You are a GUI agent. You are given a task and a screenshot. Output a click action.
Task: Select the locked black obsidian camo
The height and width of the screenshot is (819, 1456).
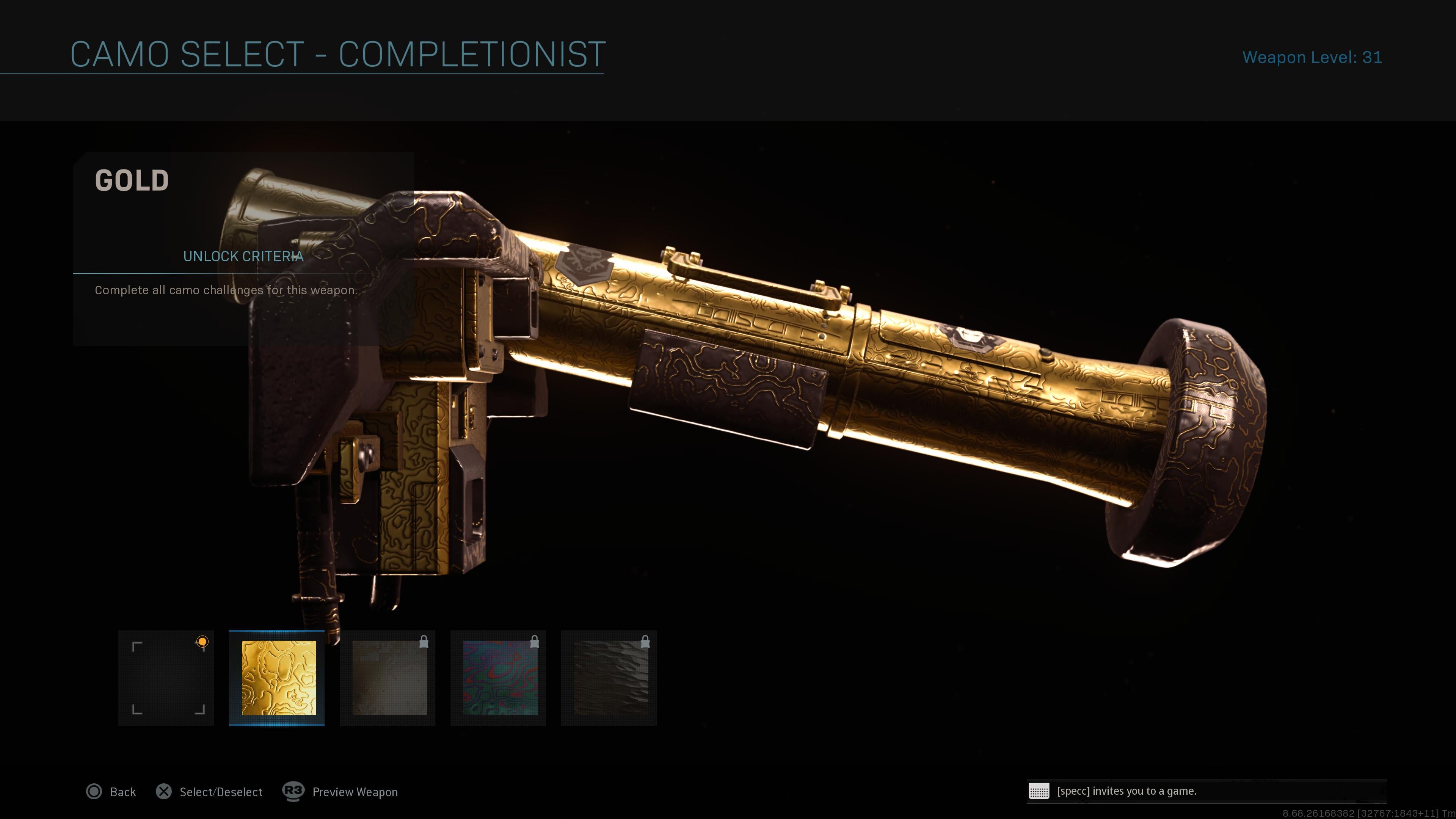609,678
